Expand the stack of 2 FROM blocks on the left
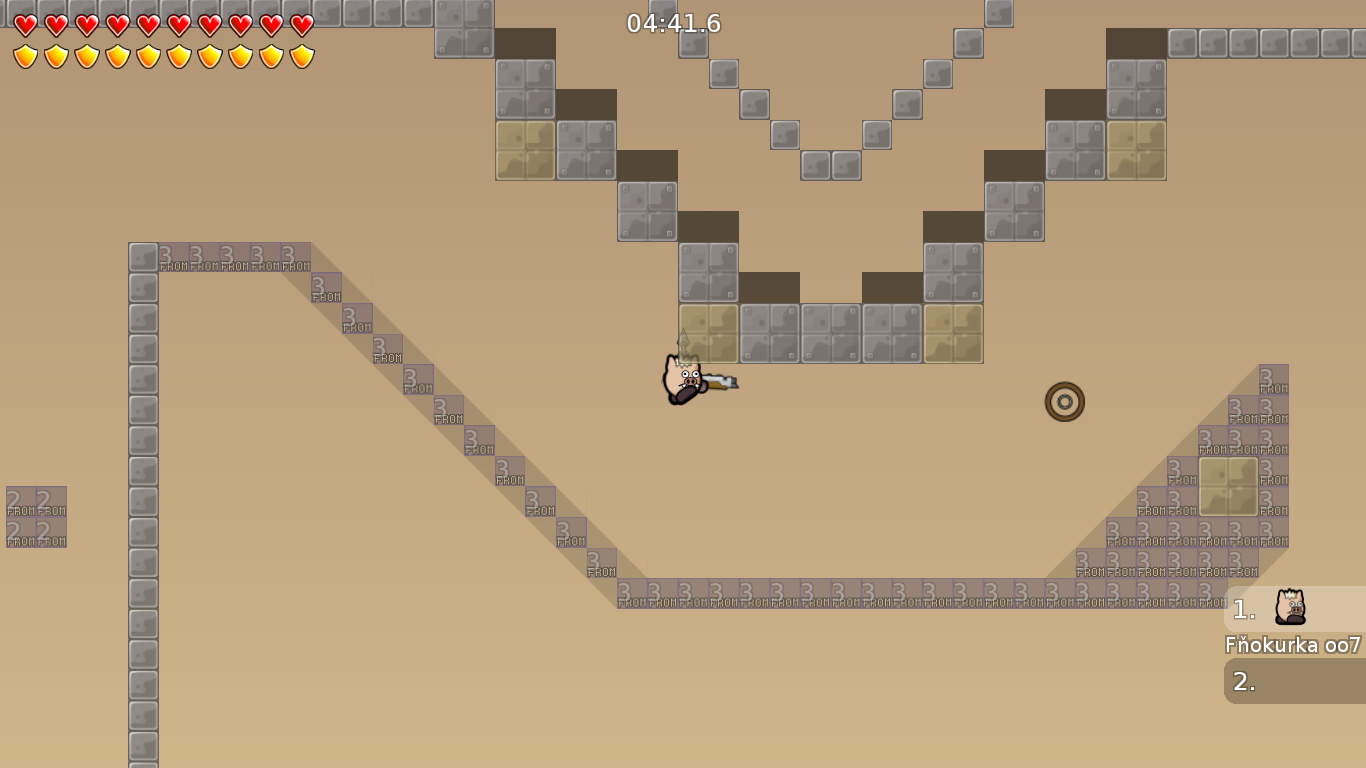 (x=38, y=516)
